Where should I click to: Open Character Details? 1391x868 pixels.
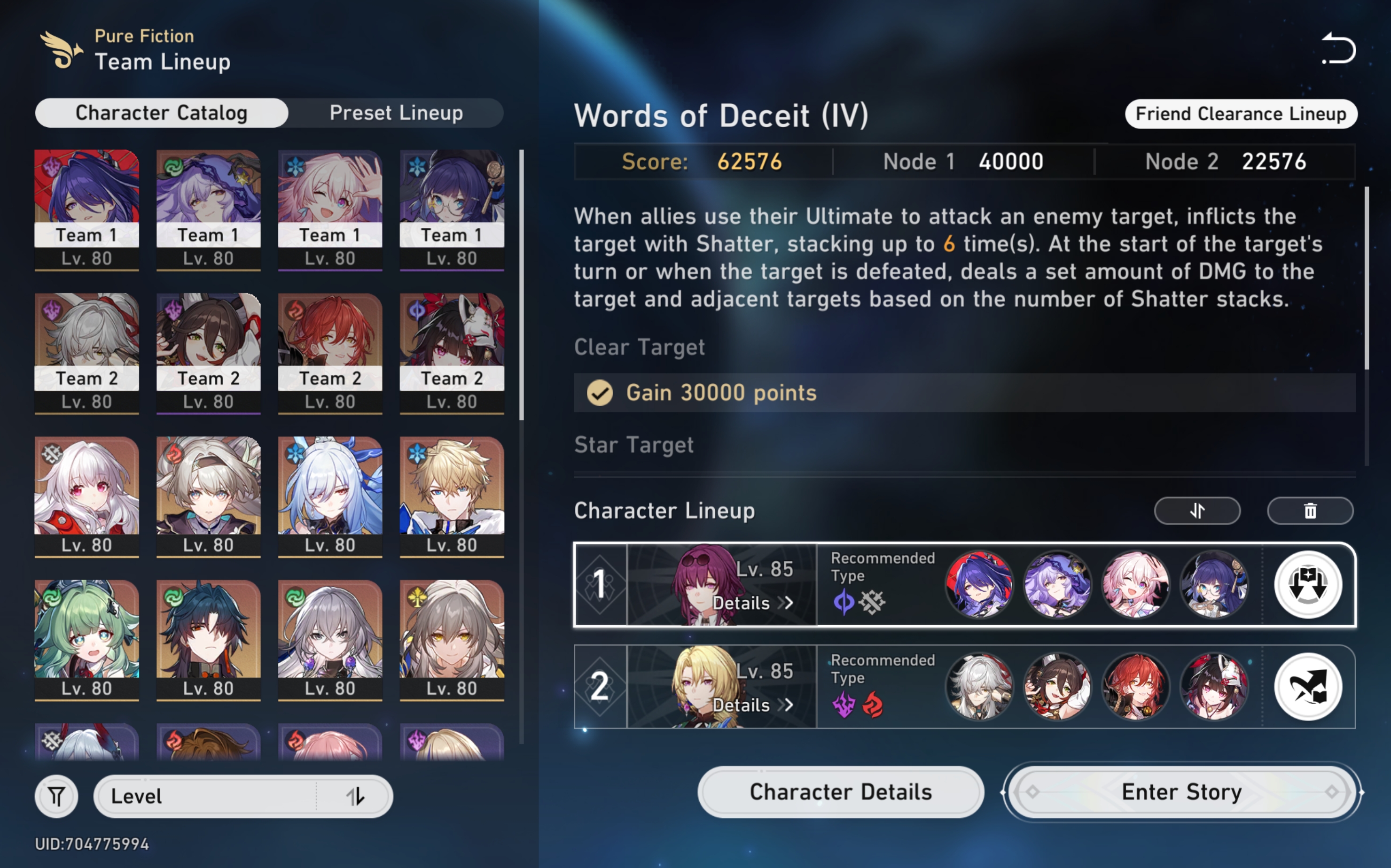(x=840, y=791)
